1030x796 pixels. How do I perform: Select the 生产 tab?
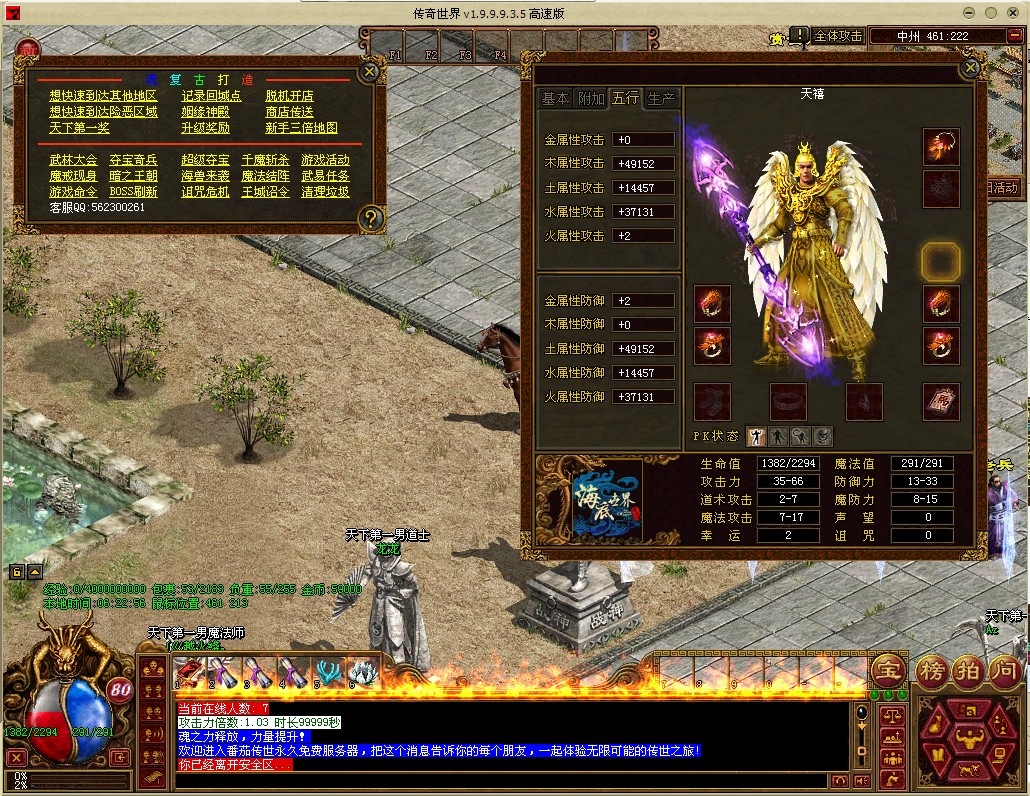pyautogui.click(x=661, y=98)
